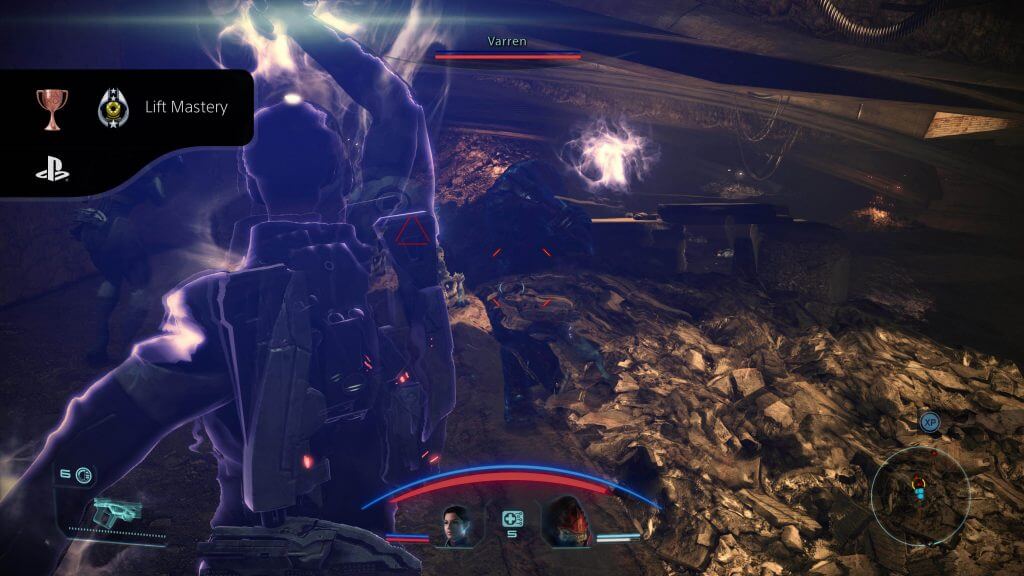Click the XP indicator icon above the radar
1024x576 pixels.
pyautogui.click(x=930, y=423)
